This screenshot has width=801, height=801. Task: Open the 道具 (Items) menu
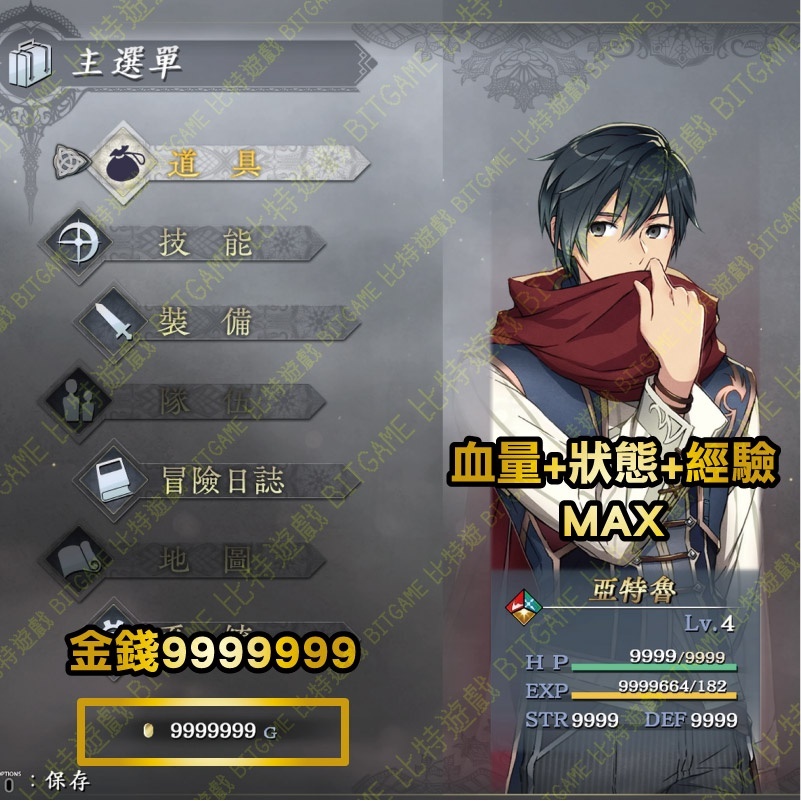[214, 163]
